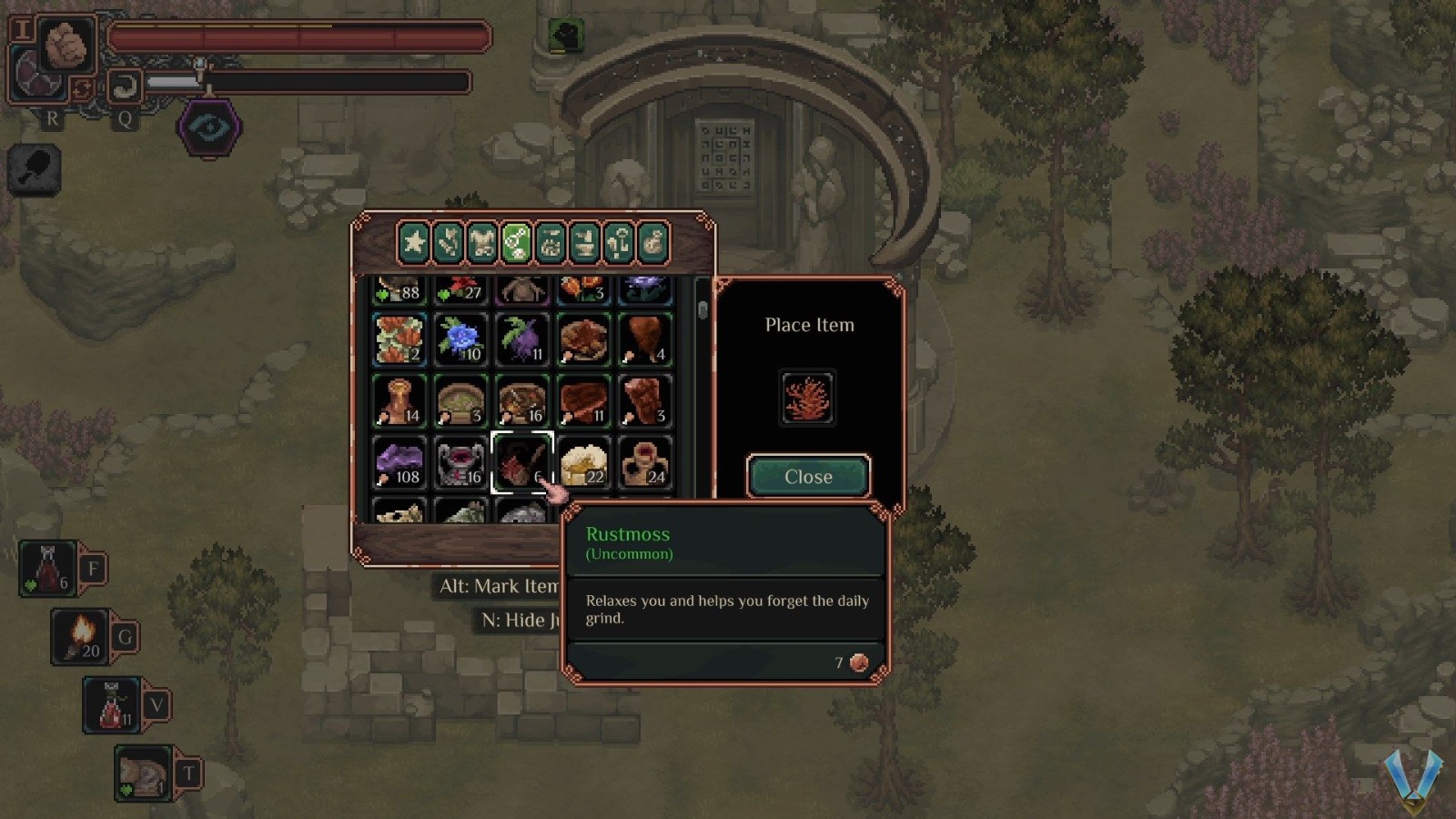Select the popcorn-like food stack of 22
The image size is (1456, 819).
584,462
